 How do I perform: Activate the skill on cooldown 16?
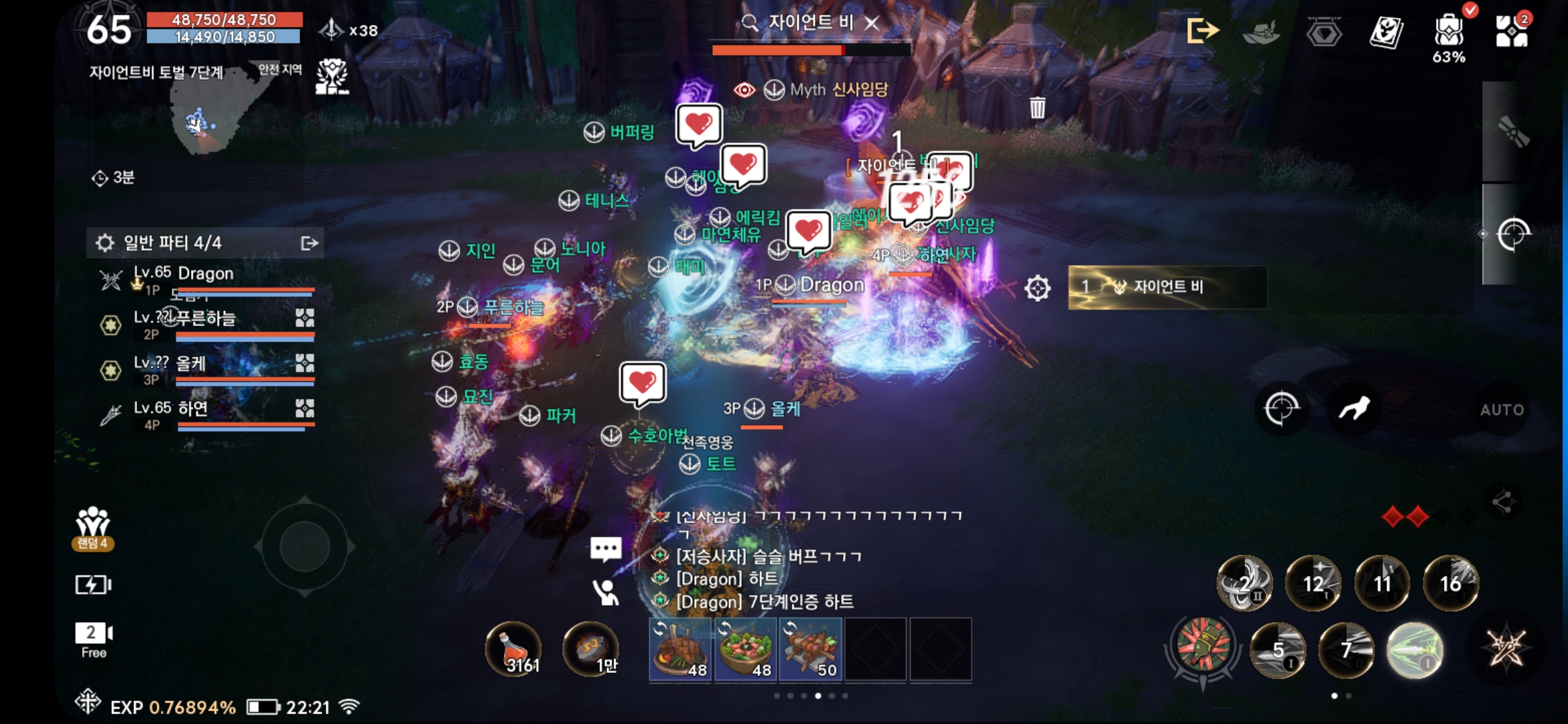[x=1451, y=583]
